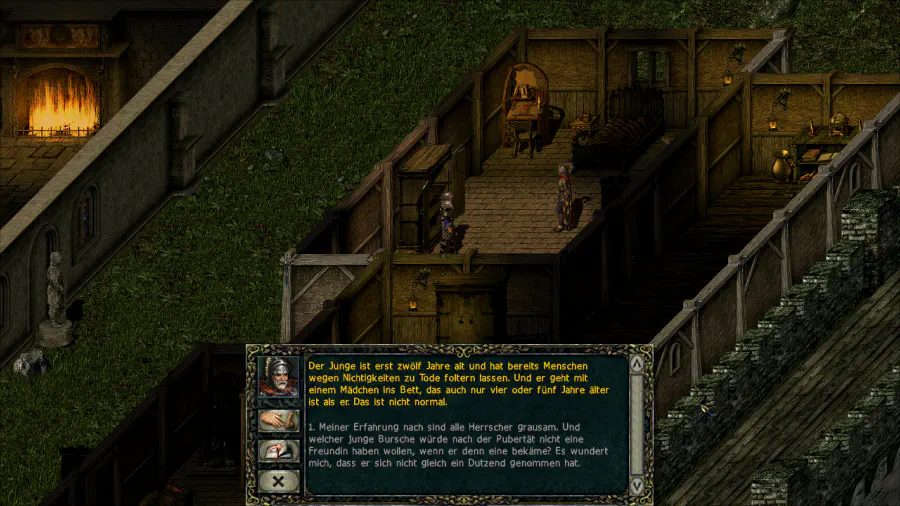The width and height of the screenshot is (900, 506).
Task: Click the dialogue scroll-down arrow
Action: [x=636, y=484]
